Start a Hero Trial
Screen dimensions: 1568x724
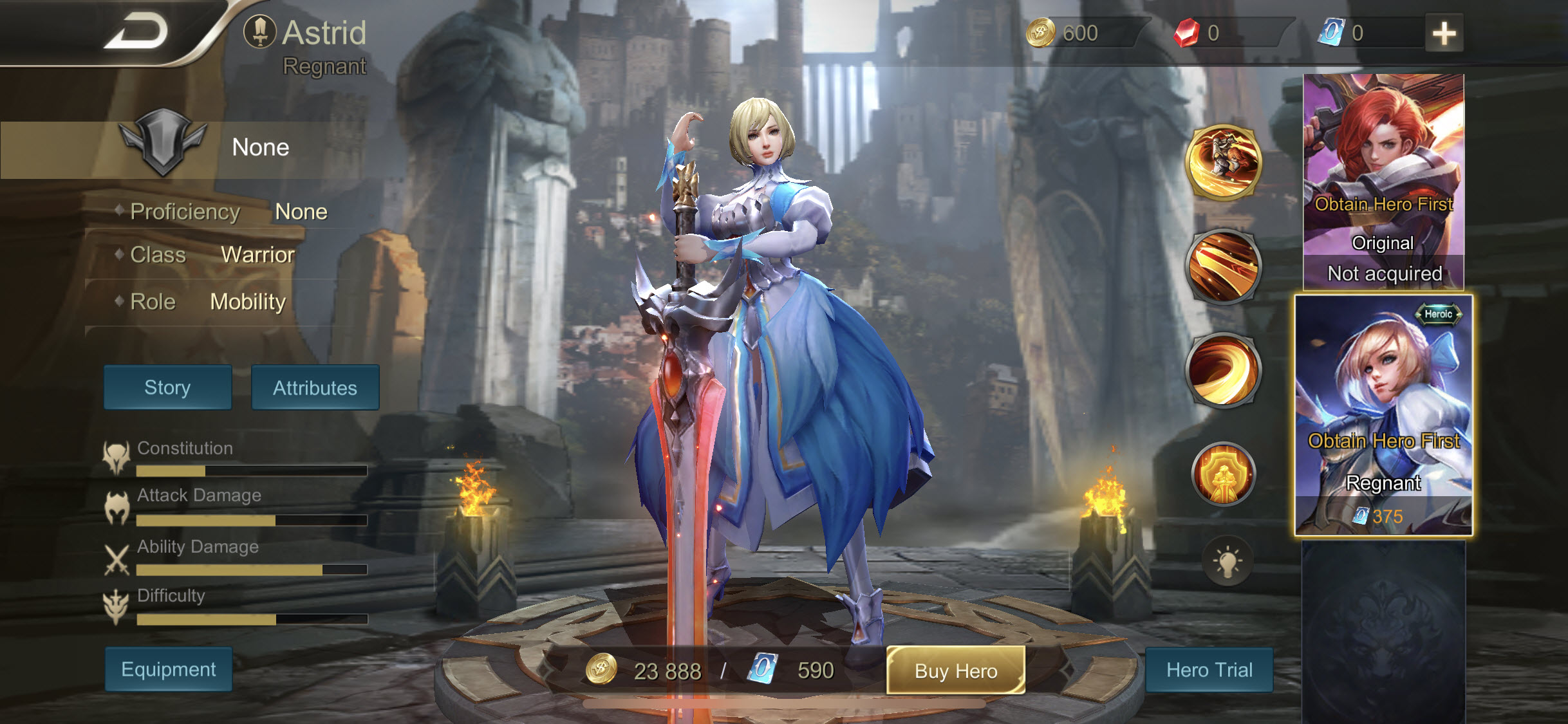[x=1209, y=670]
